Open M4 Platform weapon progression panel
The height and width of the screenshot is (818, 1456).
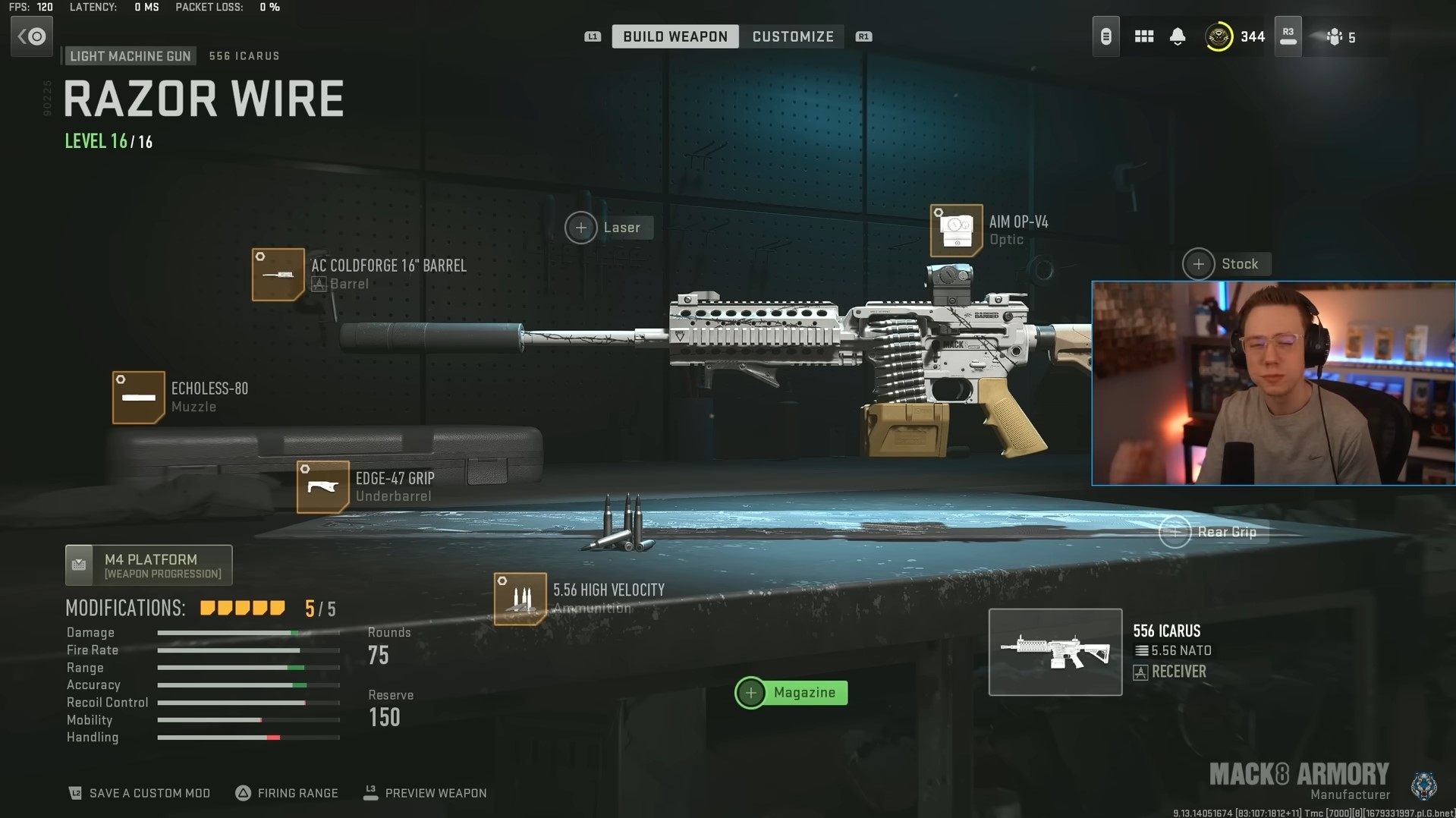(x=149, y=565)
